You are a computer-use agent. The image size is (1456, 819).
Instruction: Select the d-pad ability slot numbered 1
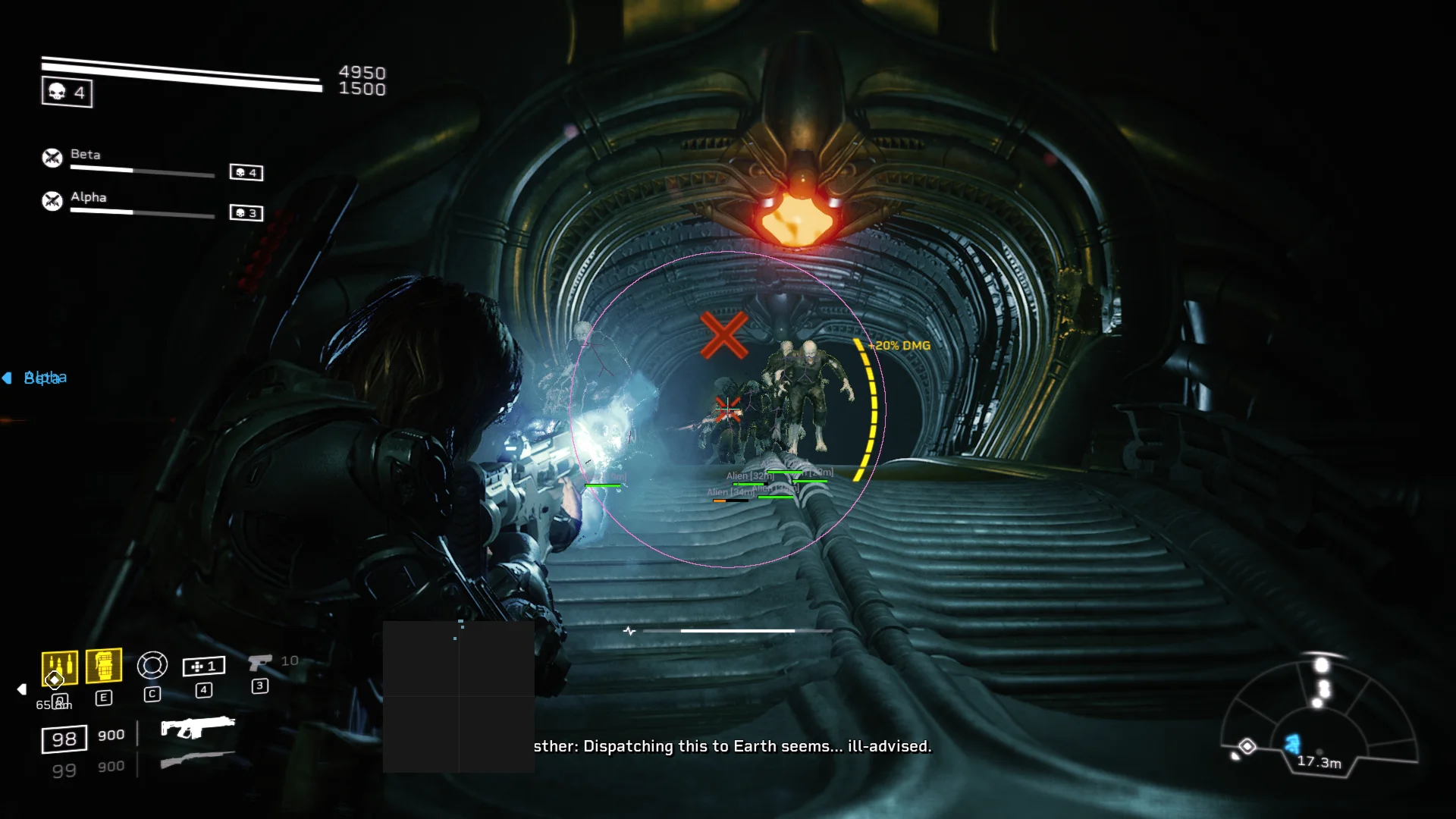202,666
